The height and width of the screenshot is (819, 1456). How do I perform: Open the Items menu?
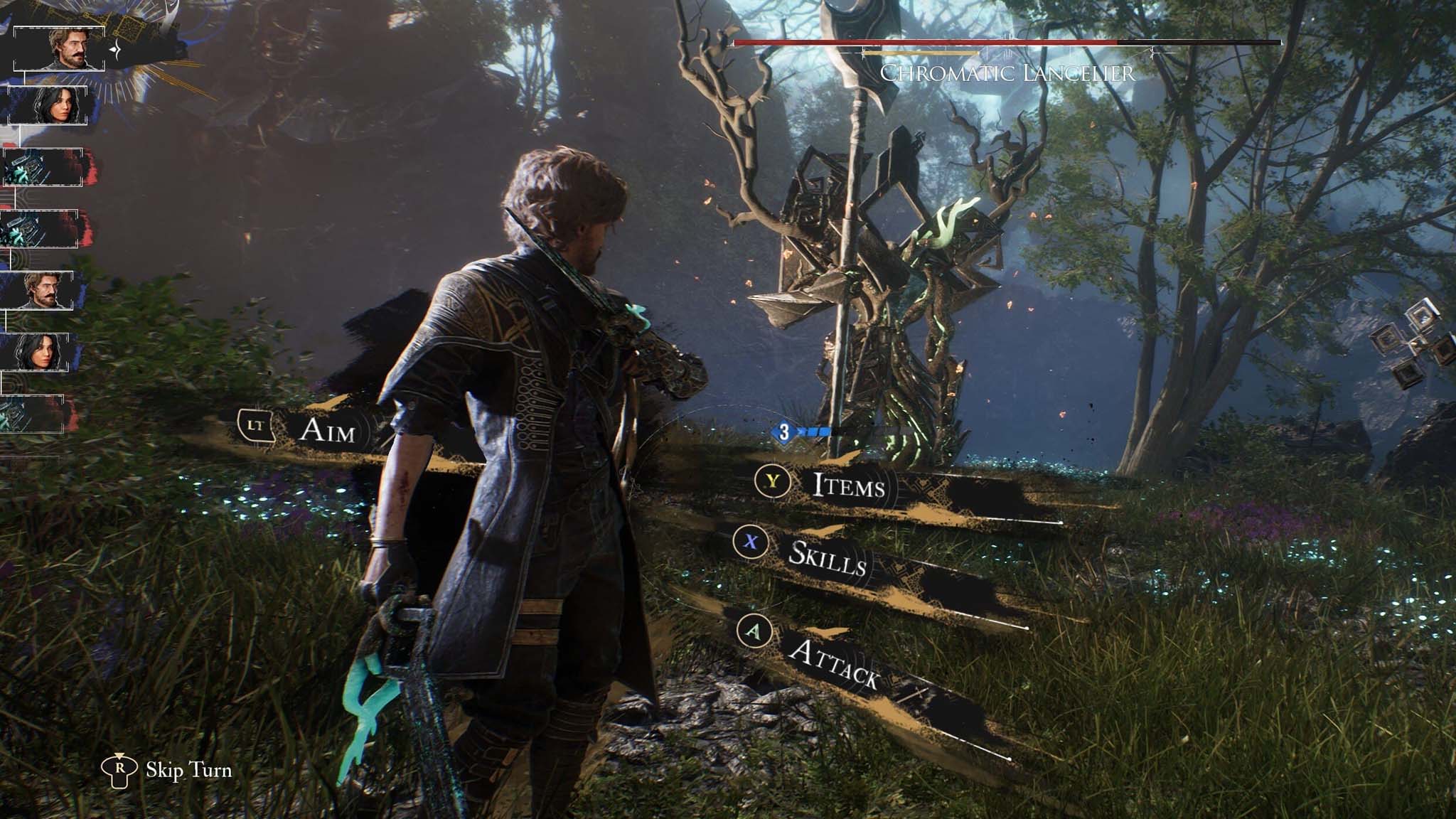click(x=848, y=486)
